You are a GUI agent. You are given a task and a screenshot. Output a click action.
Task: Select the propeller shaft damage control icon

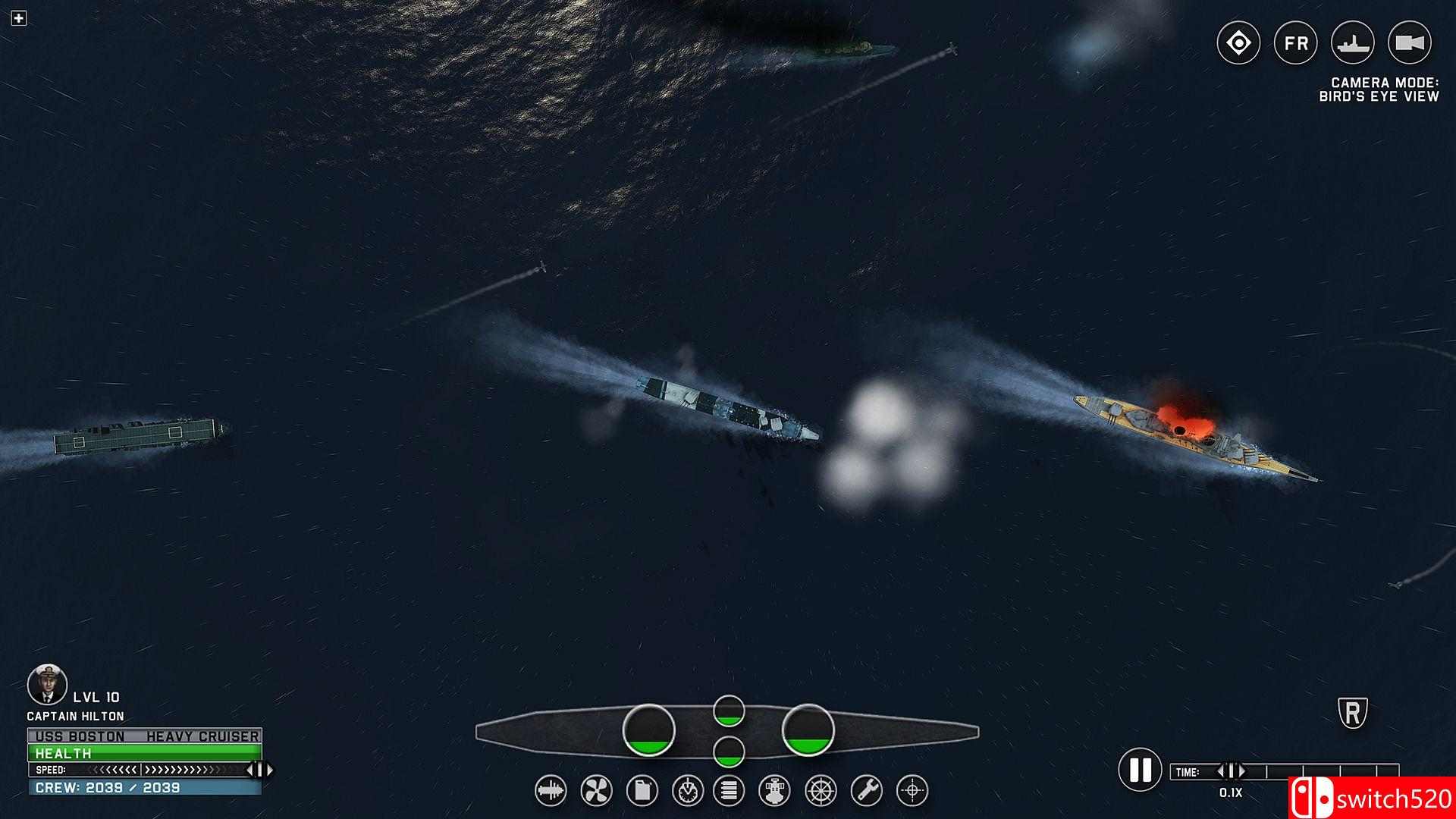[x=551, y=789]
